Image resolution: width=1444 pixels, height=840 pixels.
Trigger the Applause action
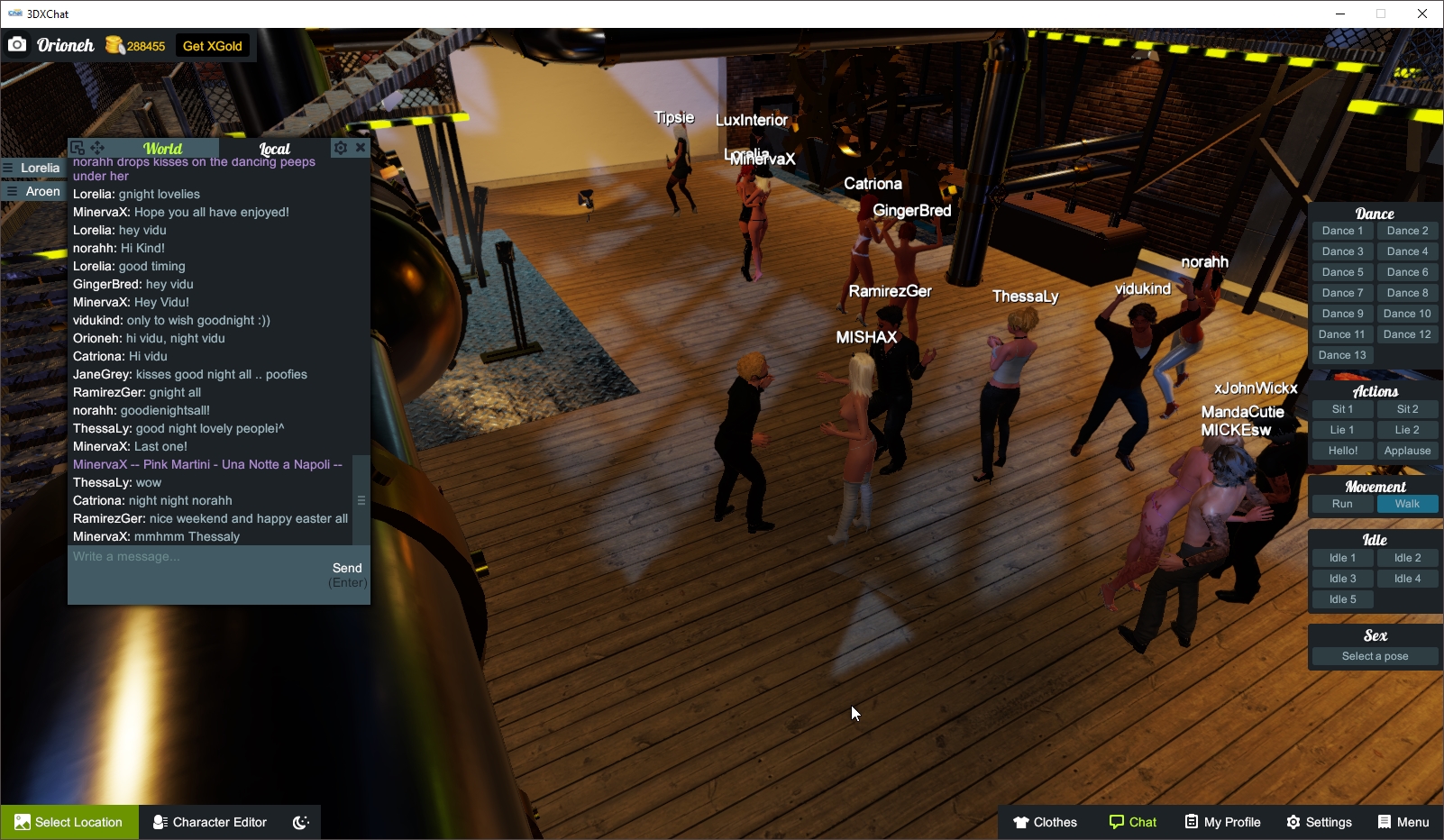pyautogui.click(x=1408, y=450)
